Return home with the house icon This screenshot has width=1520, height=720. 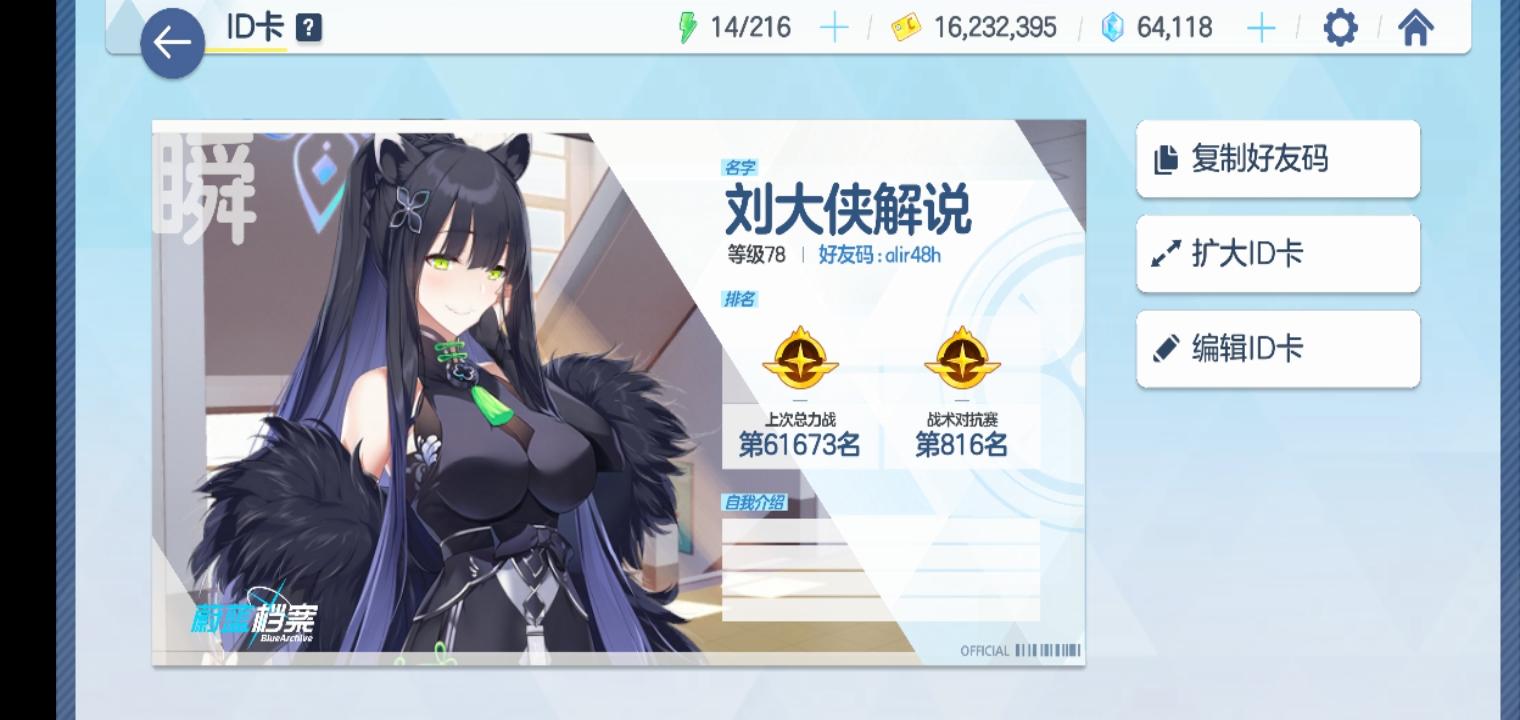click(x=1415, y=28)
